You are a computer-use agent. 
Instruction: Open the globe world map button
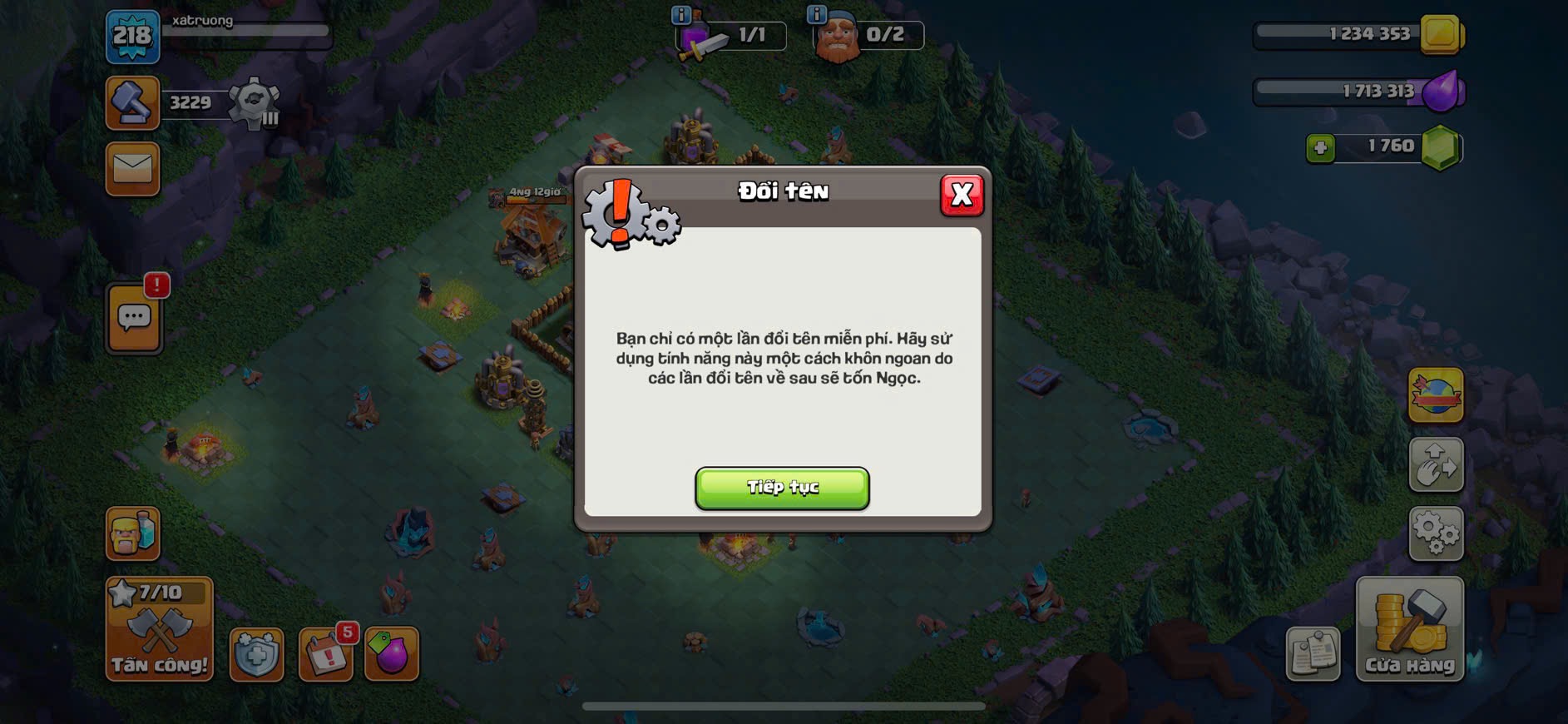click(1436, 394)
